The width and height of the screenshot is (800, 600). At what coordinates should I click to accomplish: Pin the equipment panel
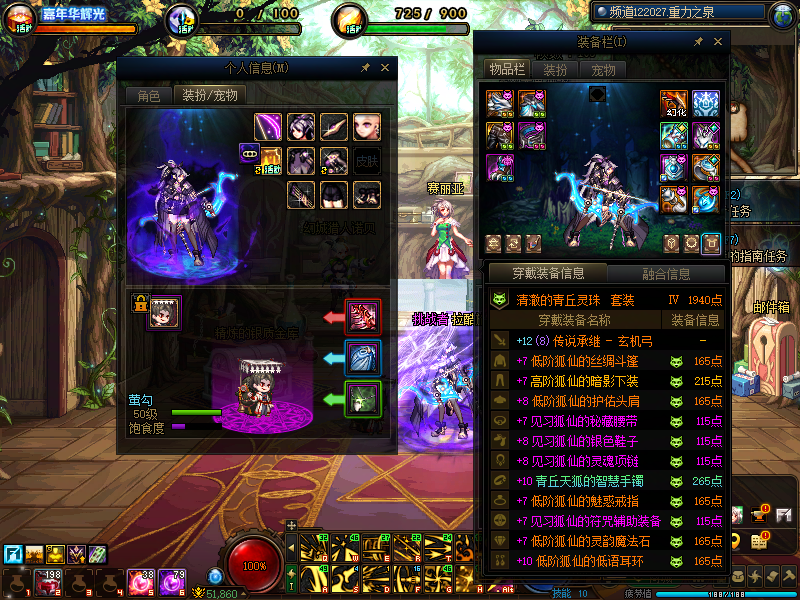697,42
